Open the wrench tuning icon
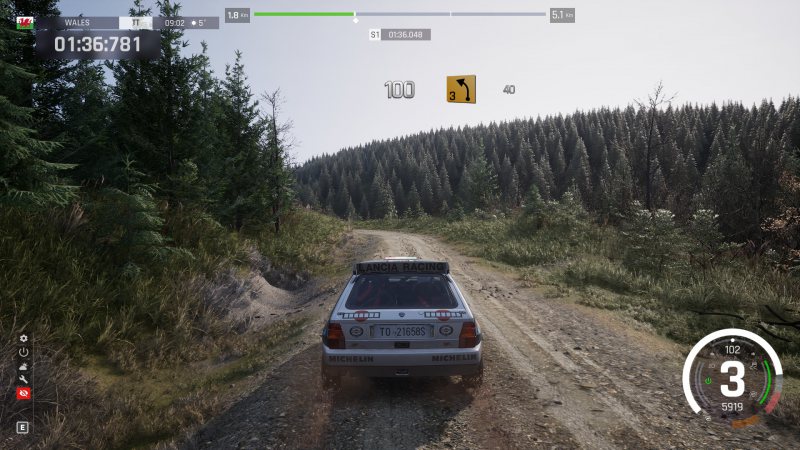The image size is (800, 450). tap(23, 380)
